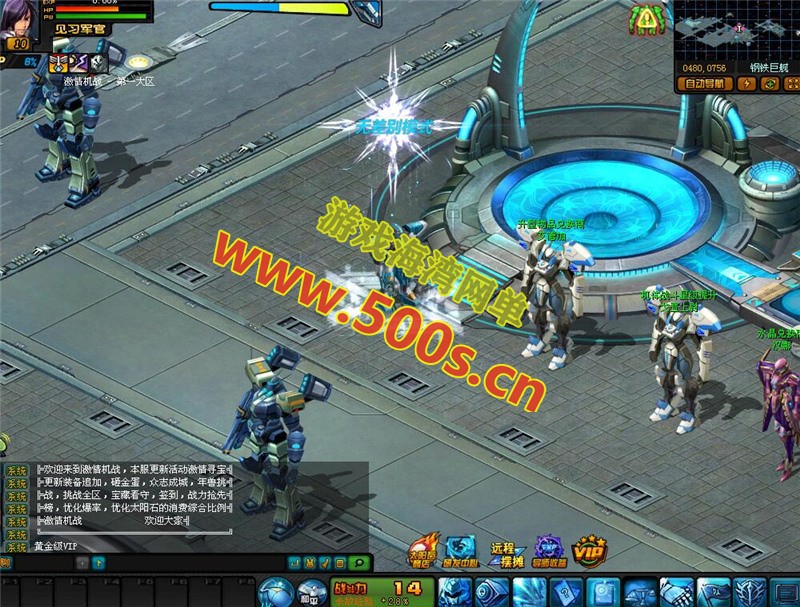Open the 朋友中心 friend center icon

point(460,550)
